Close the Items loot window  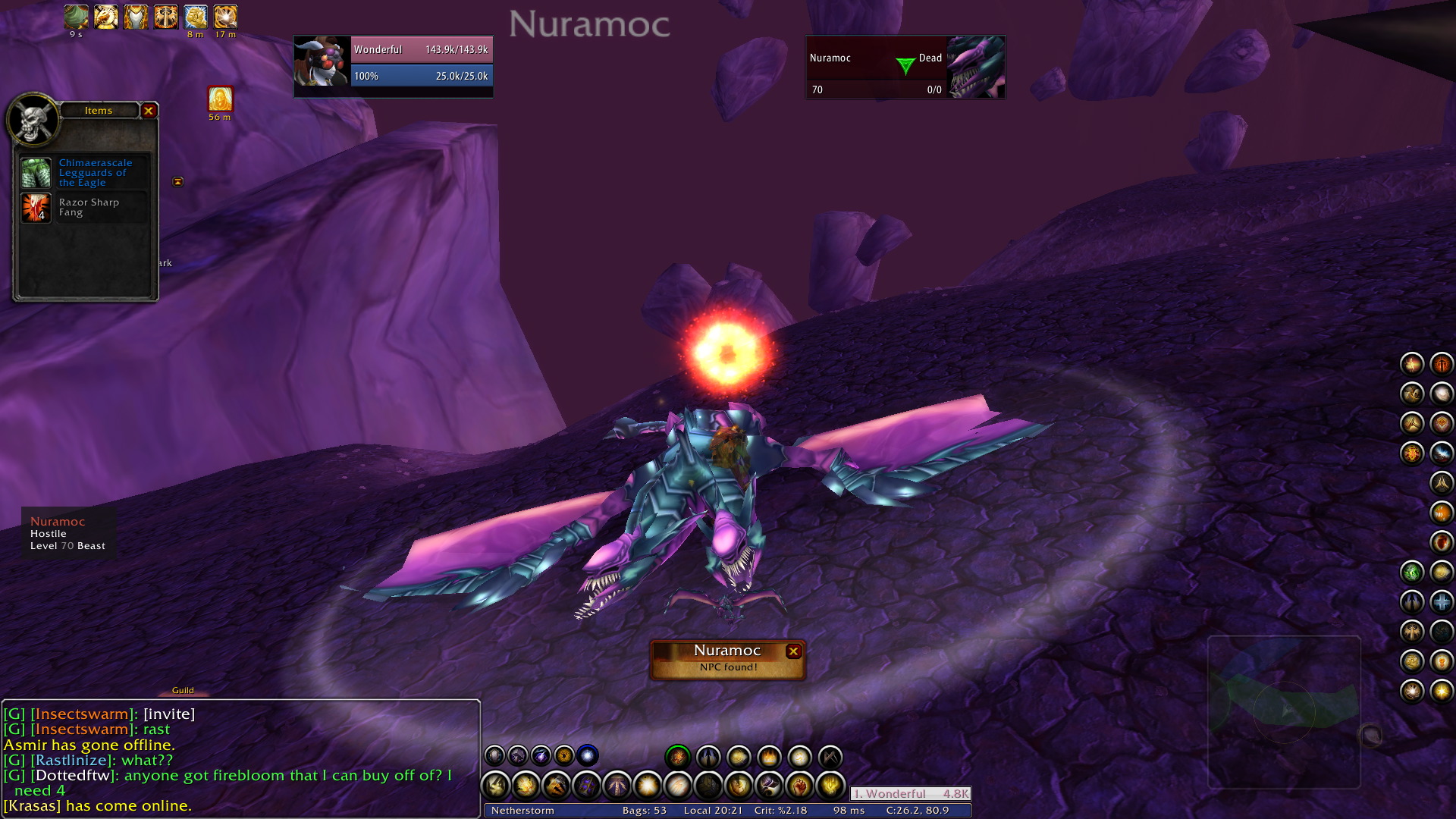tap(149, 111)
